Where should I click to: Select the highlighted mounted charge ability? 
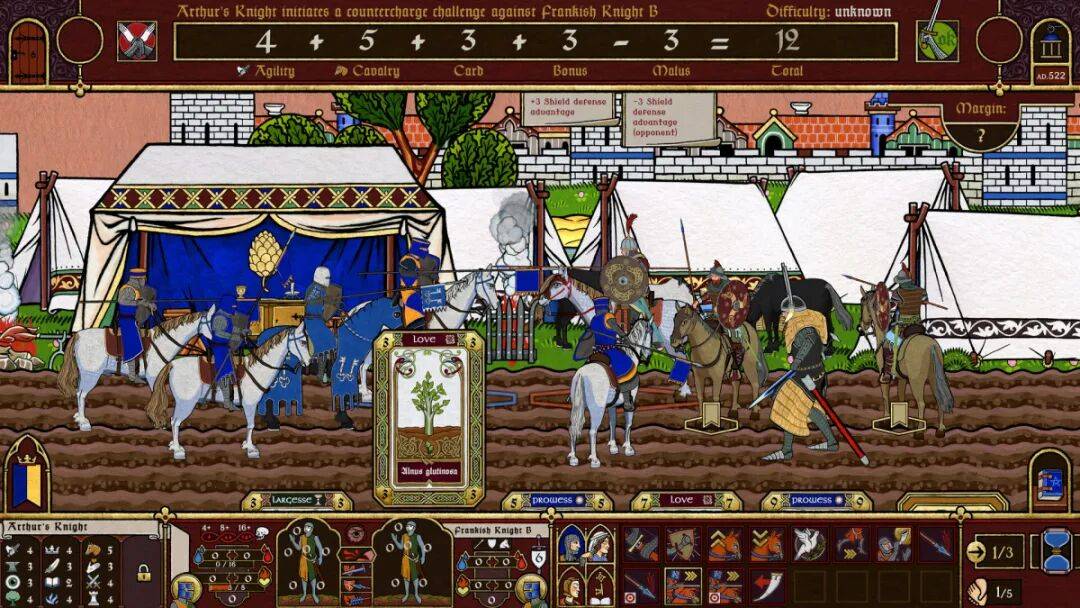683,585
